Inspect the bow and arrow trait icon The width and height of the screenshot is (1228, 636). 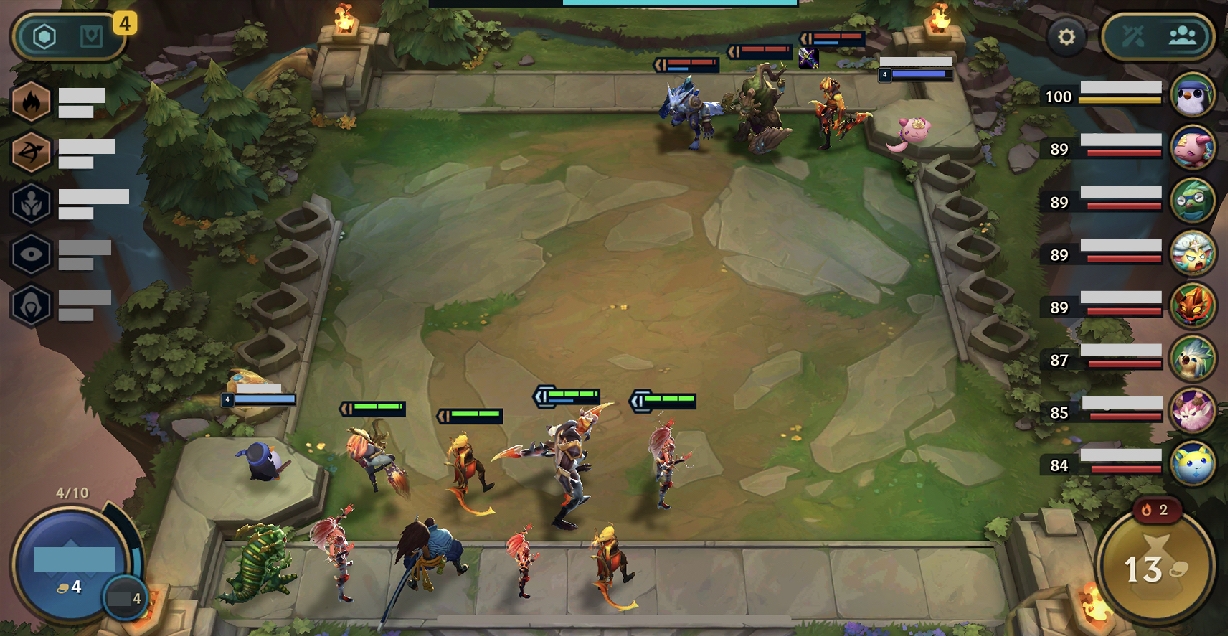tap(30, 152)
